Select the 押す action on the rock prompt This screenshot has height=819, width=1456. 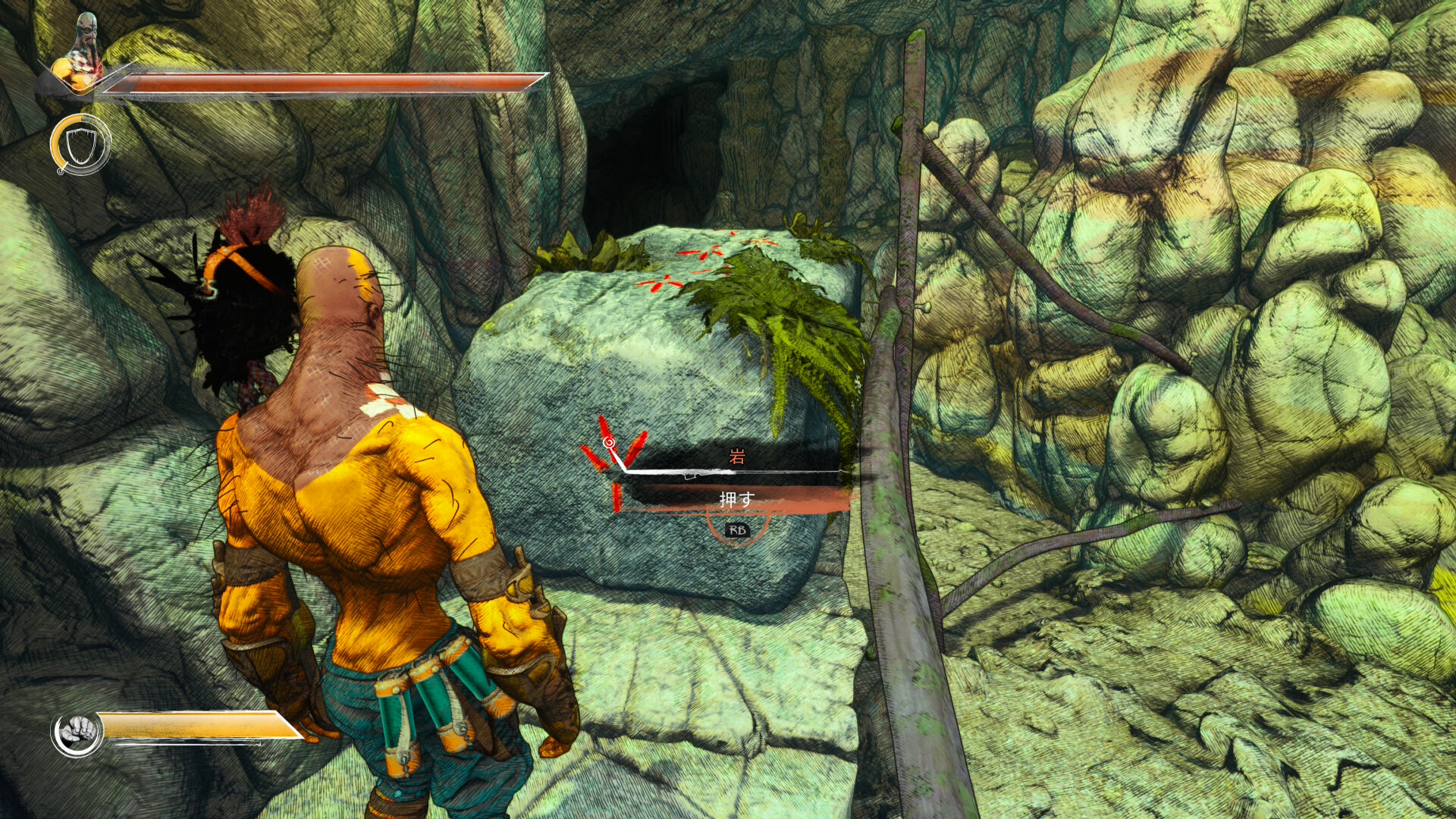(x=736, y=500)
